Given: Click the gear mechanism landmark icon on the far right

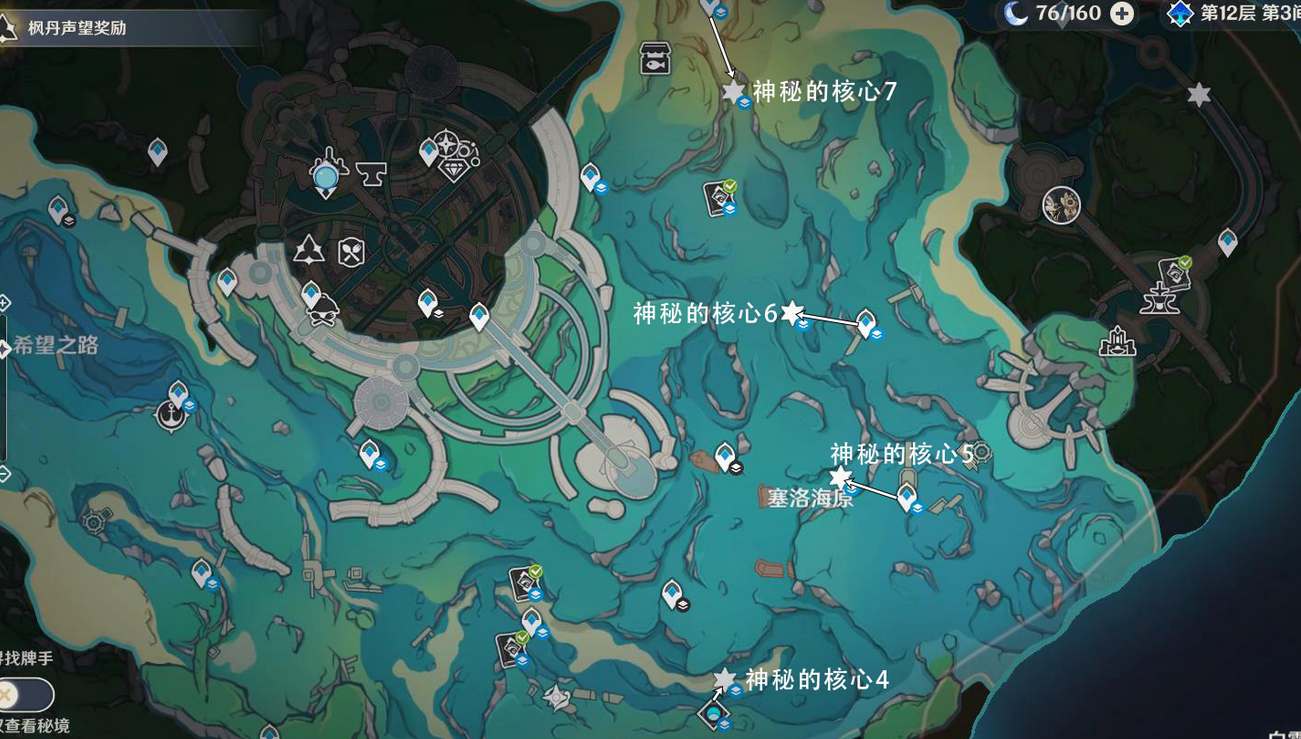Looking at the screenshot, I should tap(1063, 207).
